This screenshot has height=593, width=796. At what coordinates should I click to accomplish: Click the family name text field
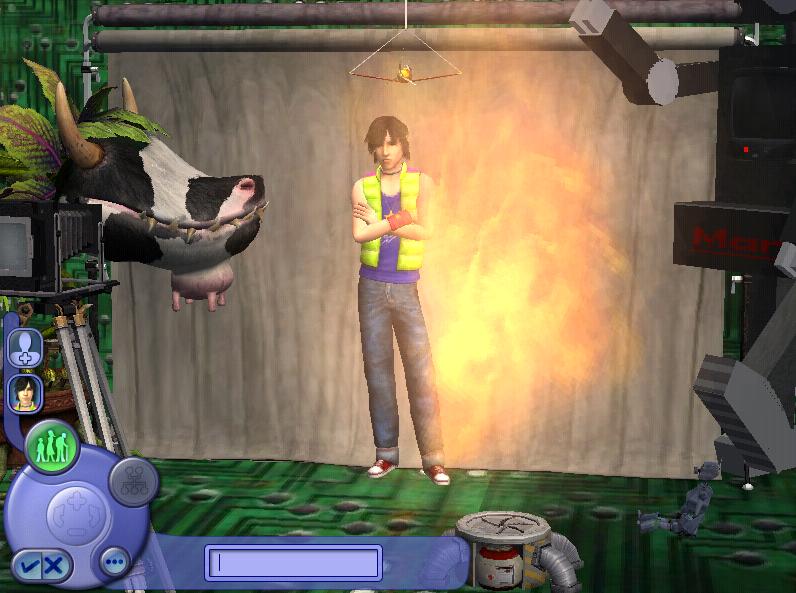293,562
